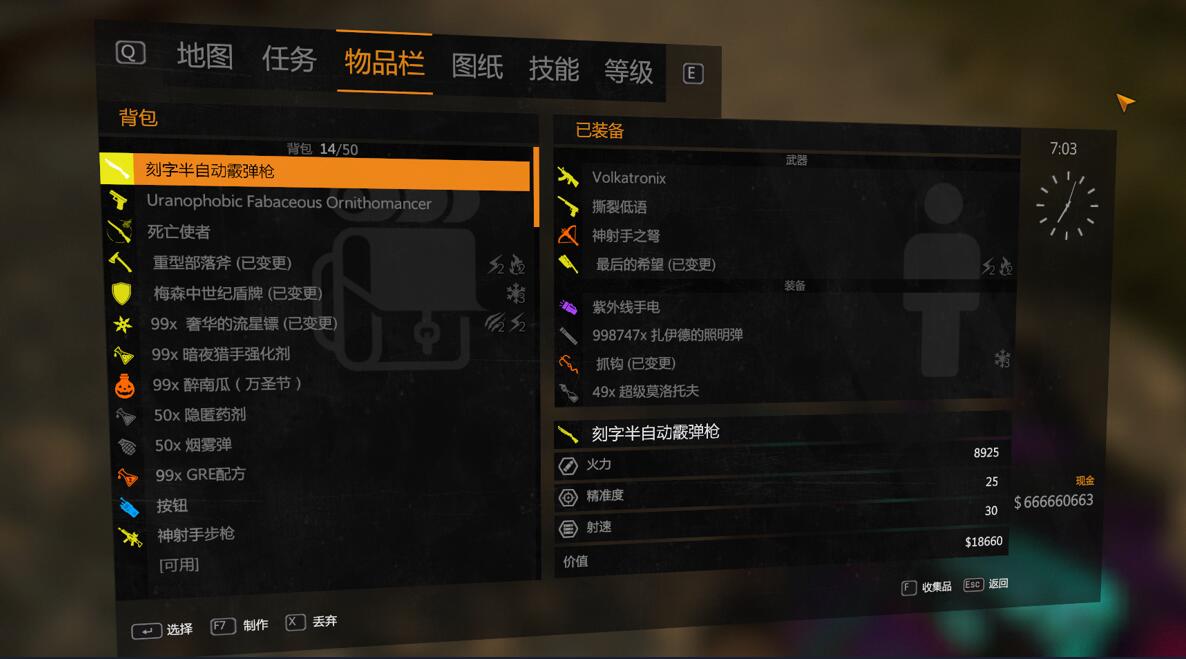Screen dimensions: 1186x659
Task: Pick the 重型部落斧 backpack row
Action: click(221, 263)
